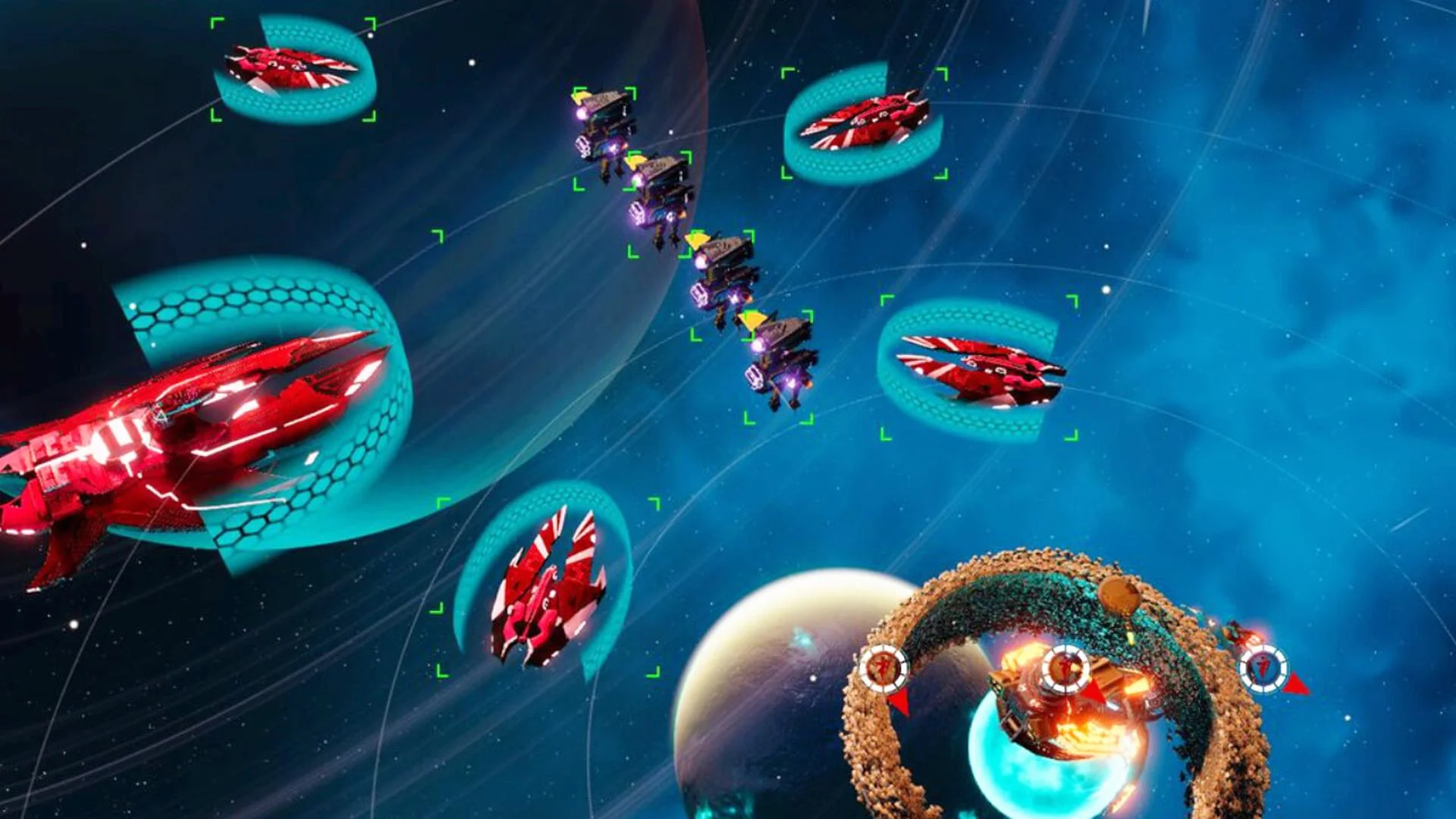Image resolution: width=1456 pixels, height=819 pixels.
Task: Click the left red soldier unit marker
Action: coord(884,669)
